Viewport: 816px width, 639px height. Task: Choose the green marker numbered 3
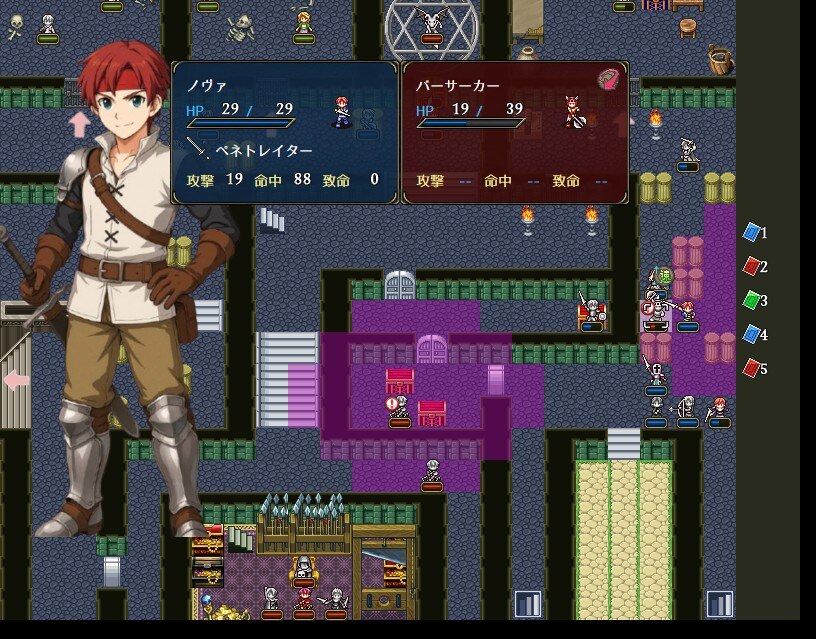(x=752, y=300)
